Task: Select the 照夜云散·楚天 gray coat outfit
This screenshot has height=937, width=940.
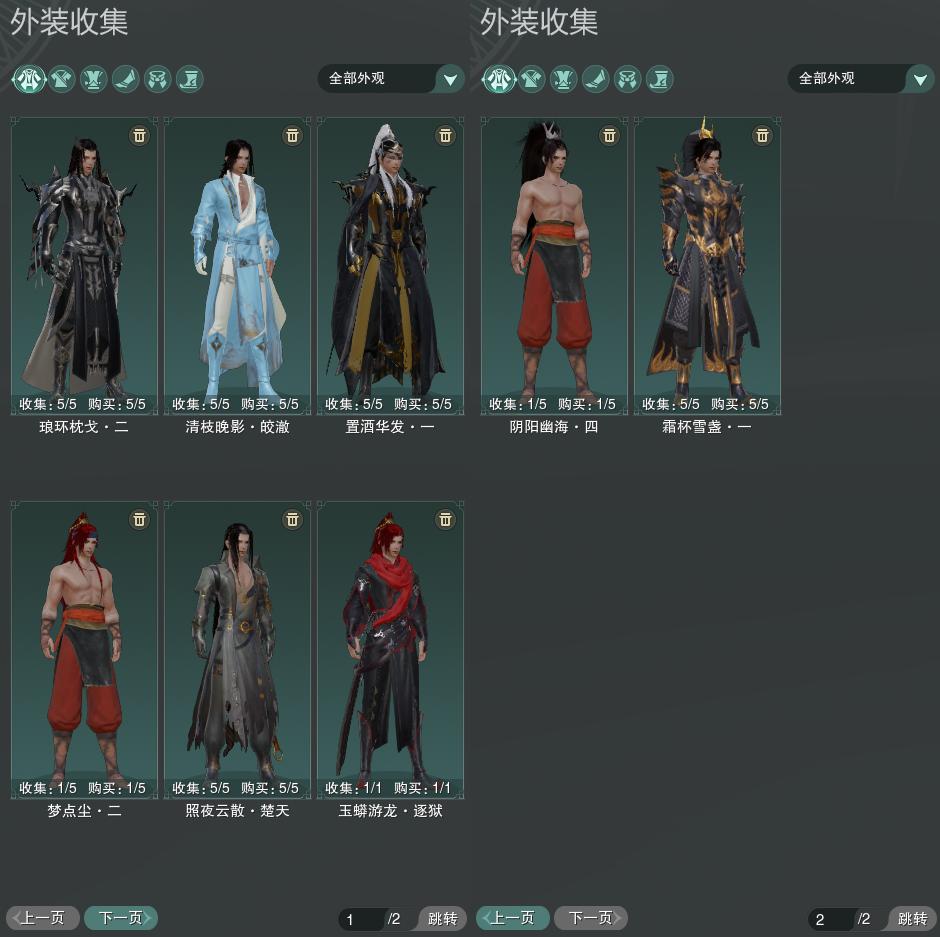Action: (237, 649)
